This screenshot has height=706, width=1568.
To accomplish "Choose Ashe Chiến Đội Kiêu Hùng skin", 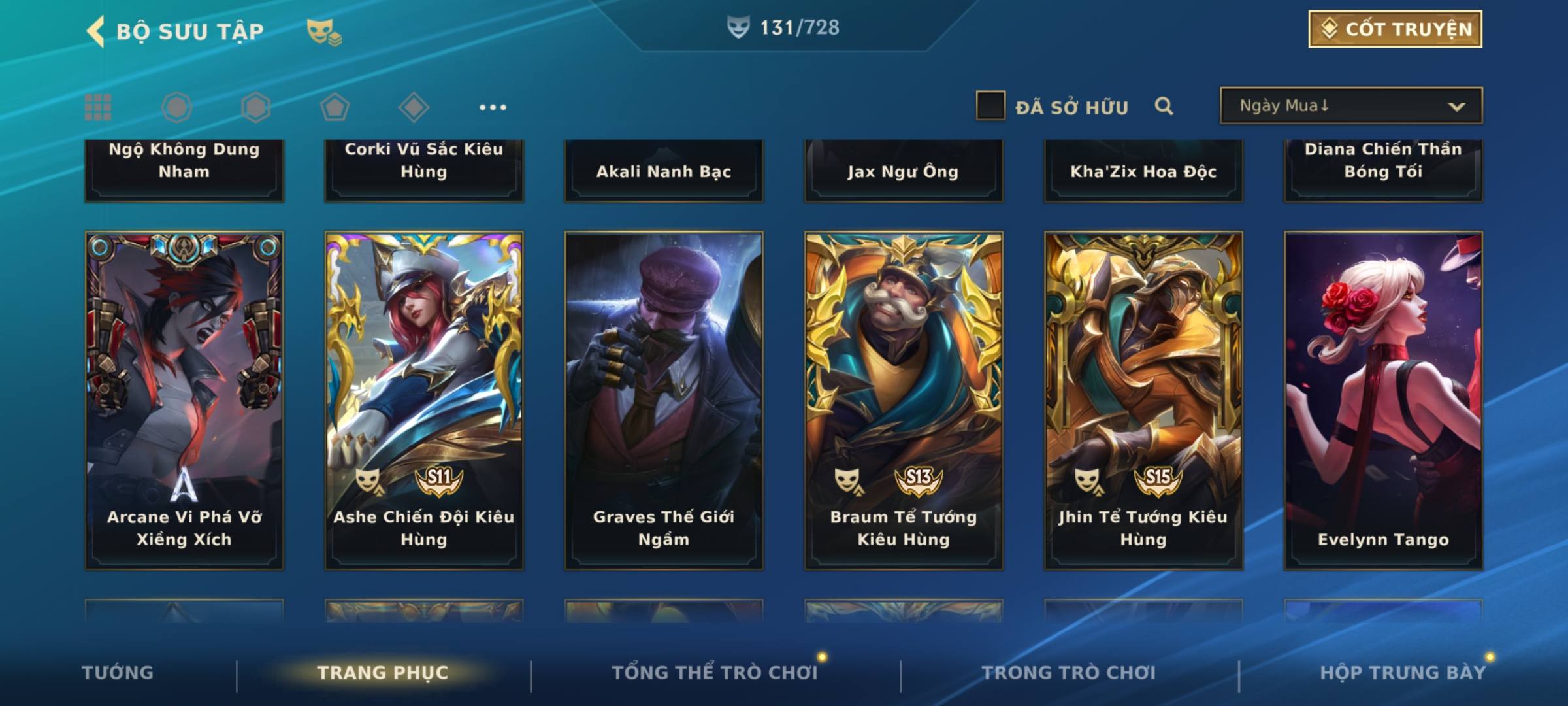I will click(x=424, y=400).
